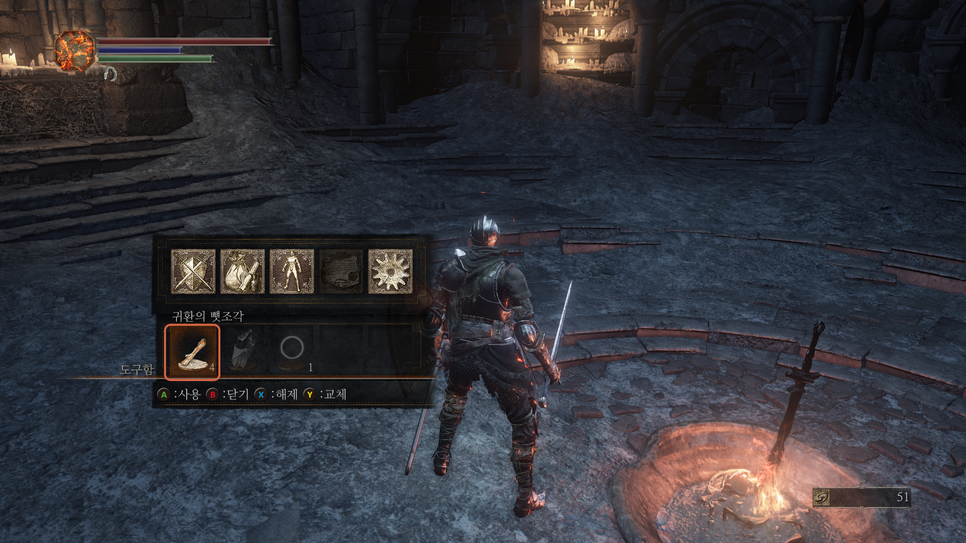
Task: Select the ring-shaped item slot
Action: click(x=292, y=350)
